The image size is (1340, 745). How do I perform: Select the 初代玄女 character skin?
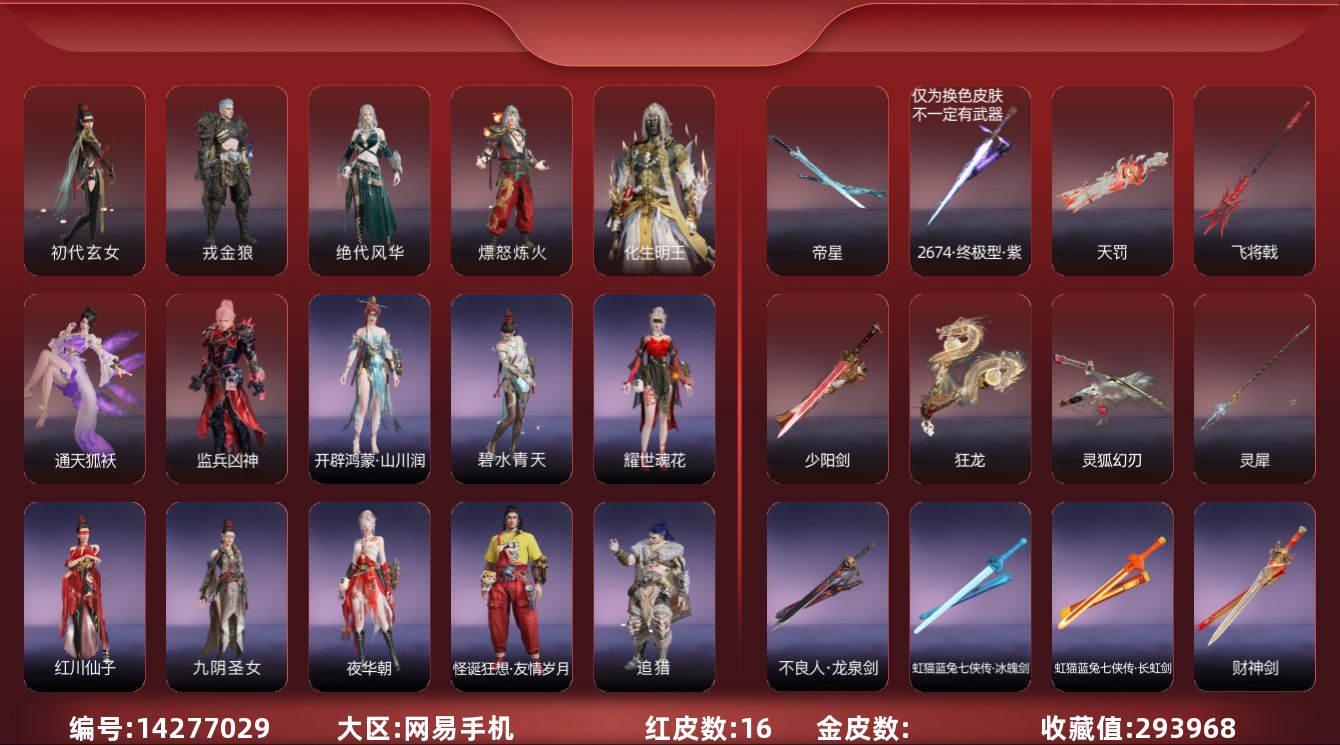tap(85, 180)
